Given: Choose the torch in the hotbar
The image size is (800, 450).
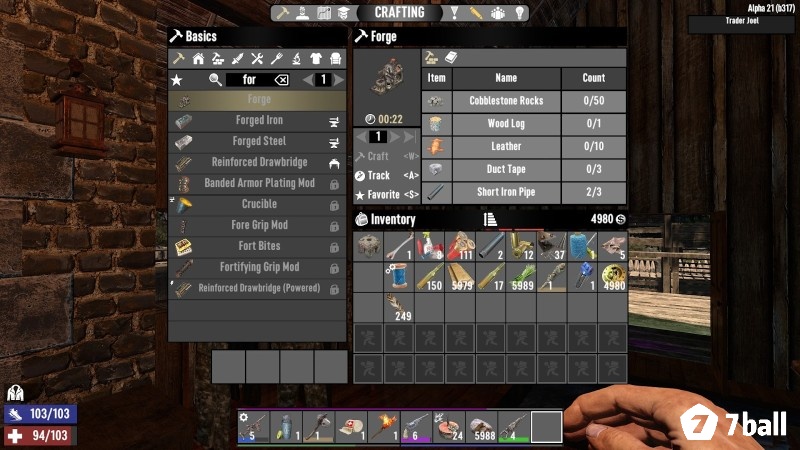Looking at the screenshot, I should [x=383, y=427].
